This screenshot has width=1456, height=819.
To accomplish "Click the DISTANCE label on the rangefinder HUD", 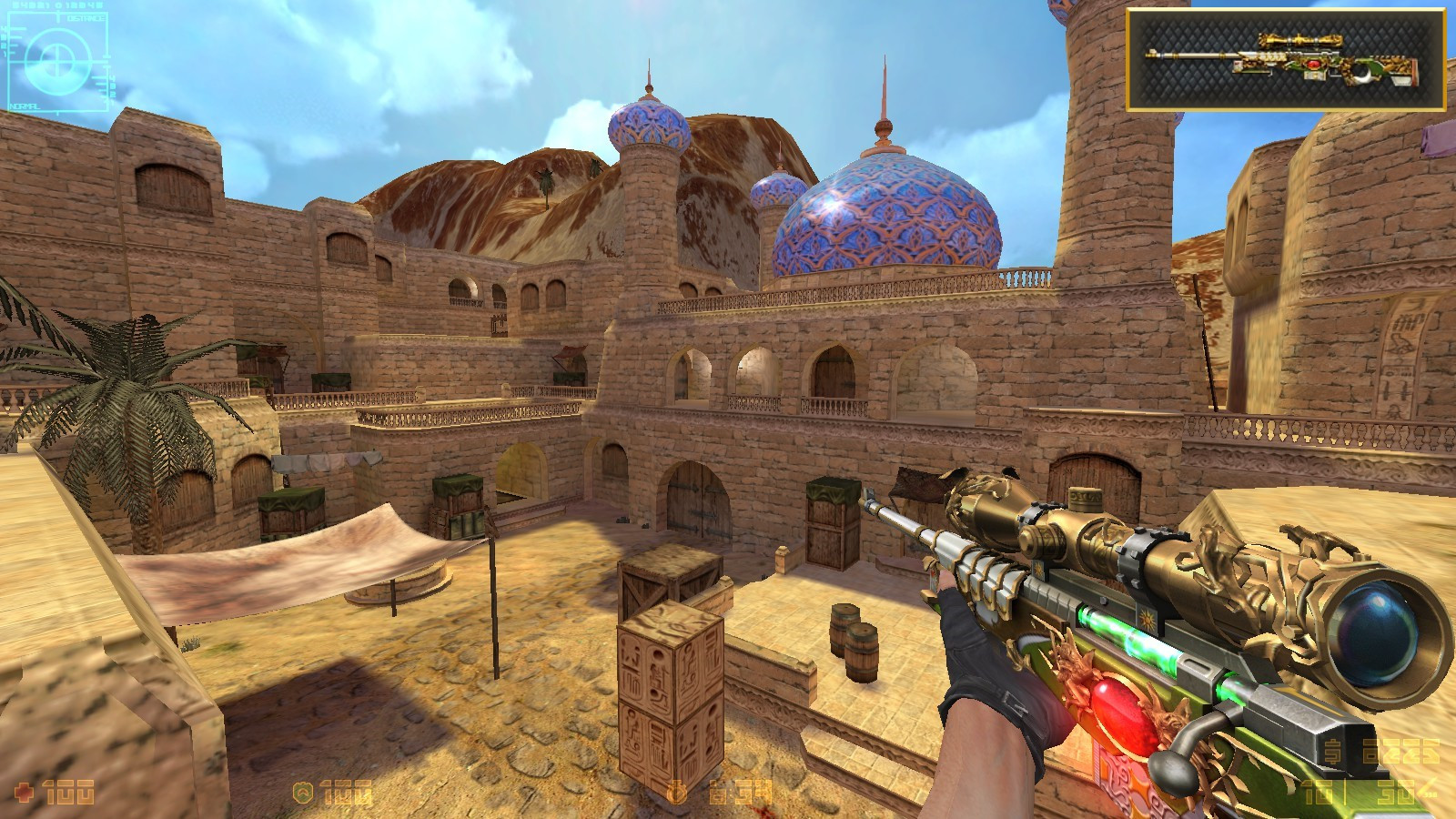I will pos(86,18).
